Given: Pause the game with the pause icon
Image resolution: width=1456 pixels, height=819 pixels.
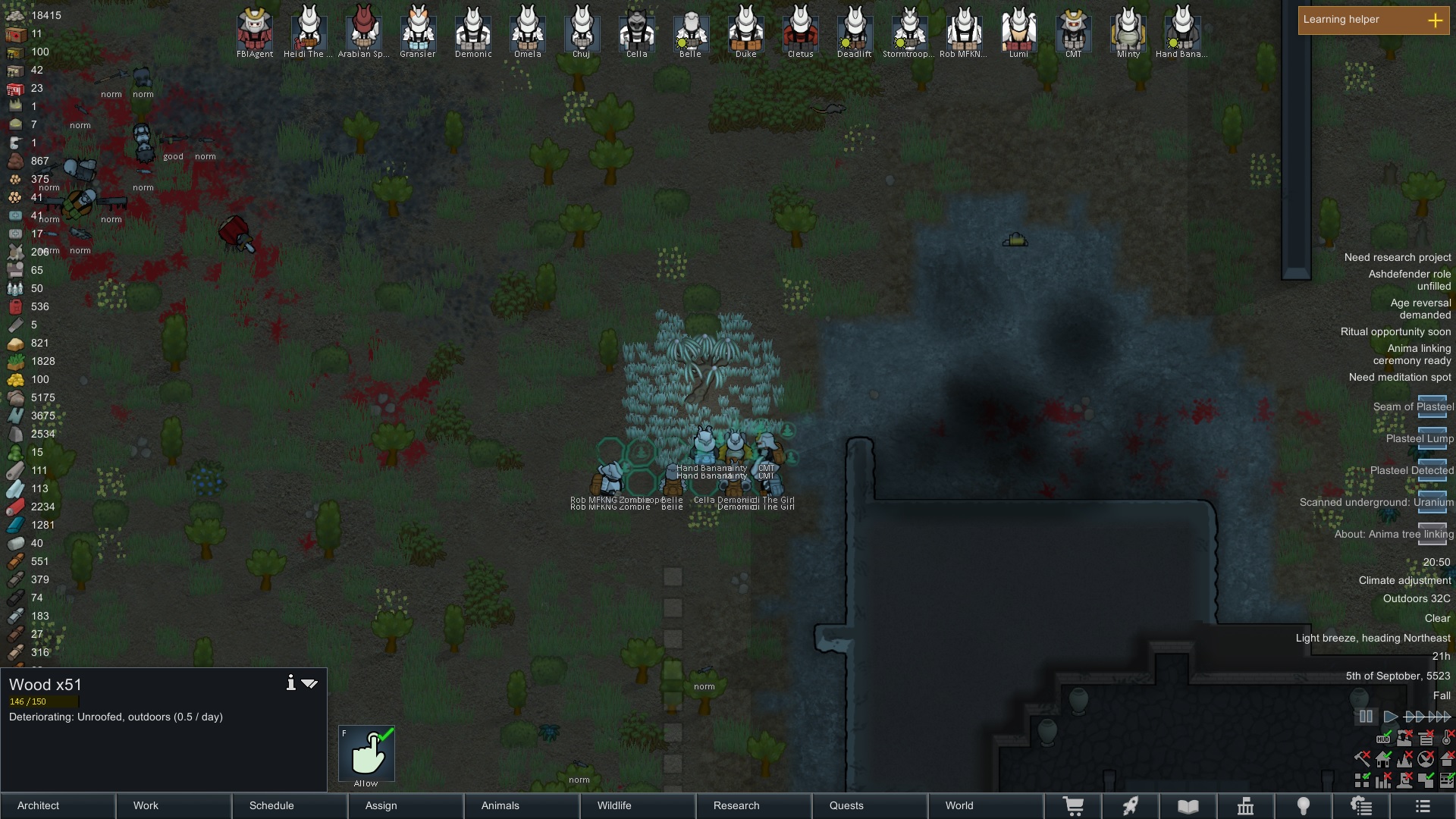Looking at the screenshot, I should pos(1367,716).
